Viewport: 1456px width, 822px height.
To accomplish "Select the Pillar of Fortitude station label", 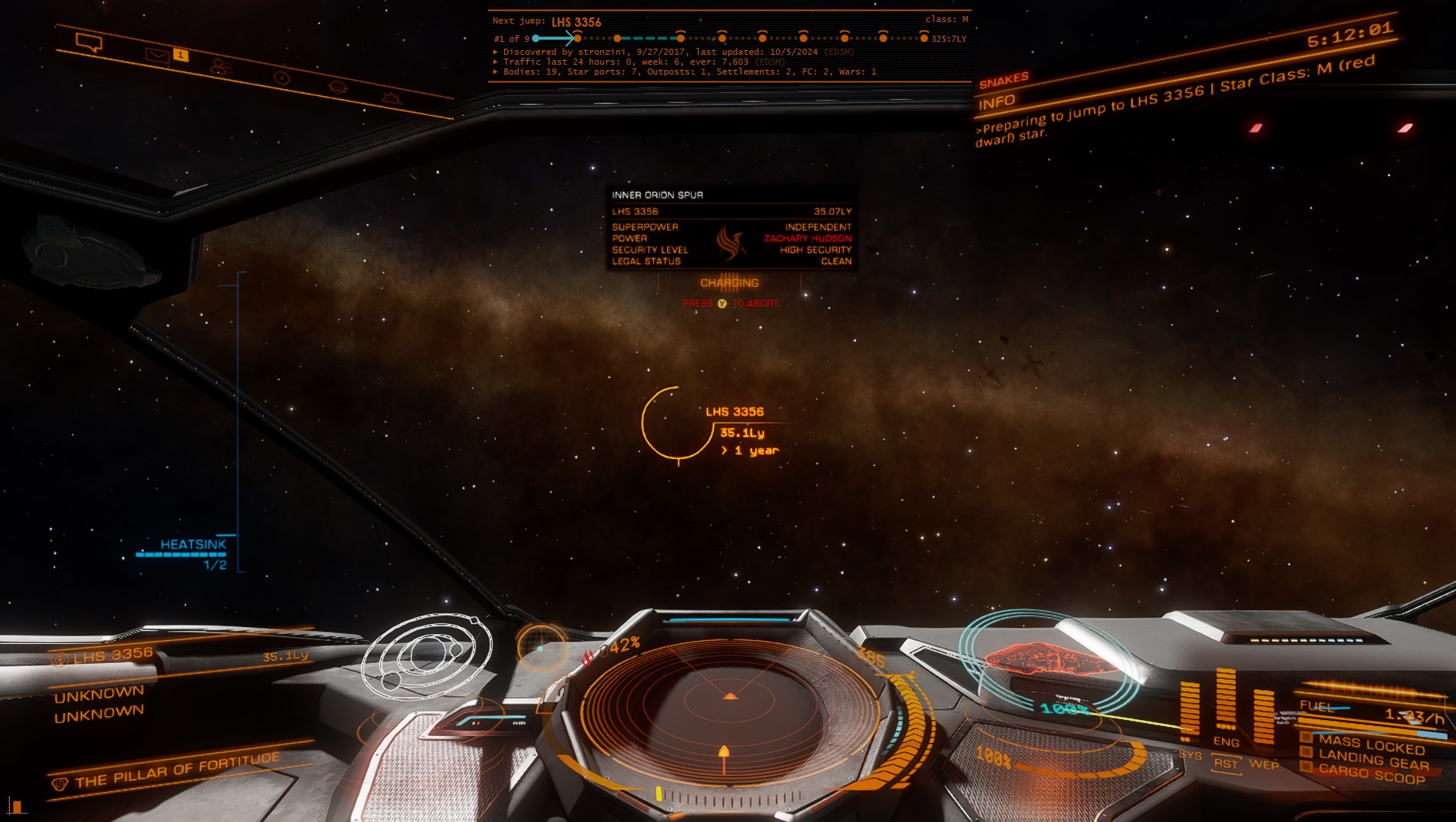I will pyautogui.click(x=177, y=770).
